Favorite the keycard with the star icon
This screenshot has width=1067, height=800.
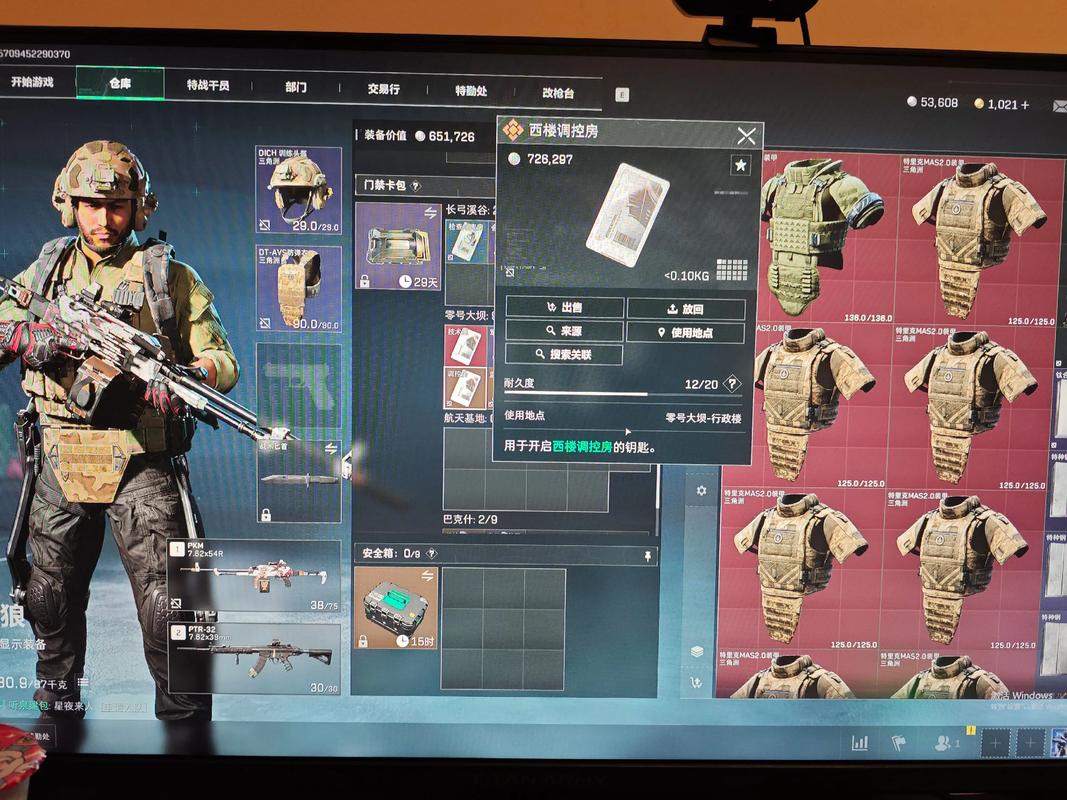(x=741, y=165)
